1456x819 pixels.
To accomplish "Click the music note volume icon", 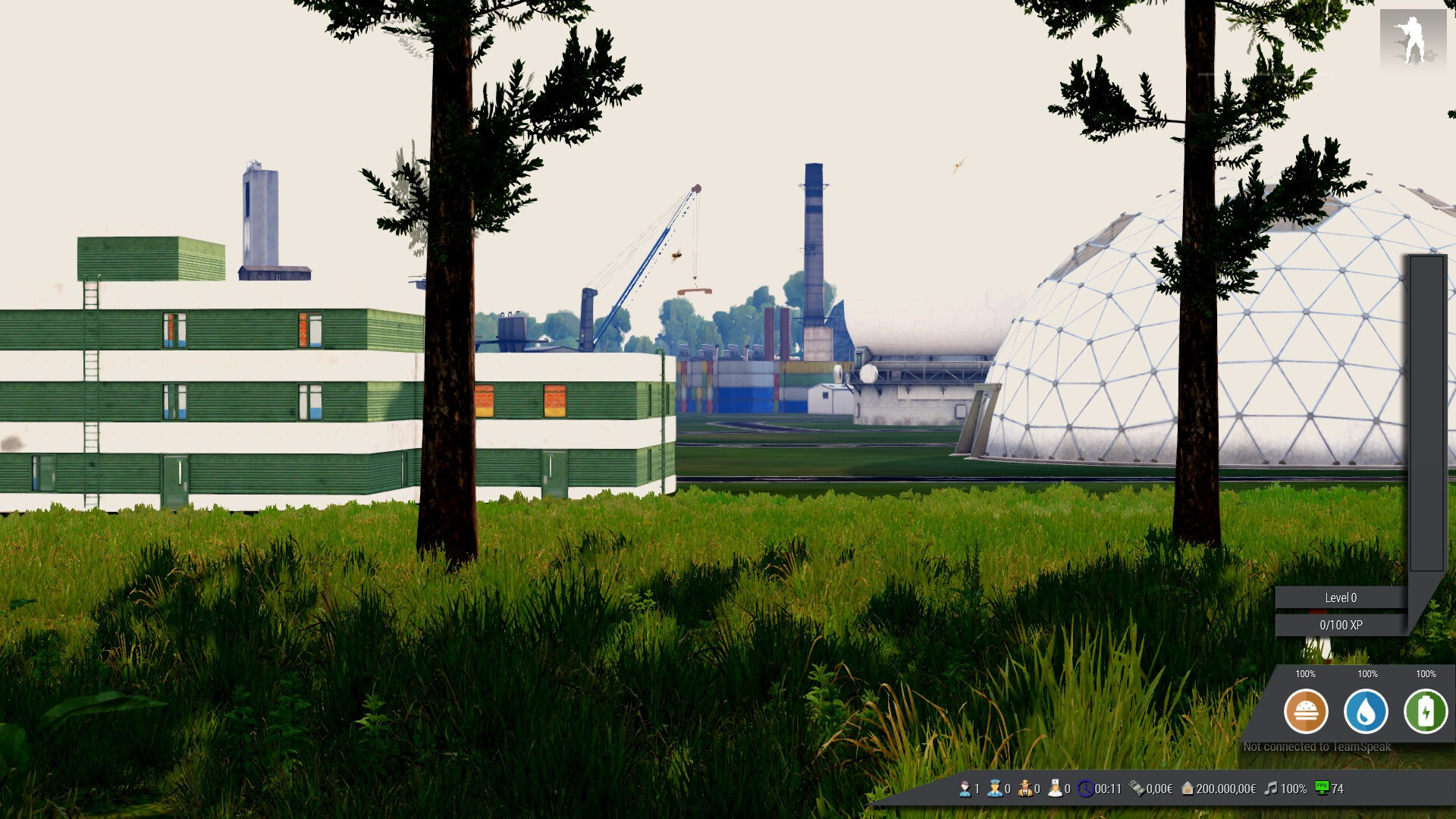I will tap(1271, 789).
